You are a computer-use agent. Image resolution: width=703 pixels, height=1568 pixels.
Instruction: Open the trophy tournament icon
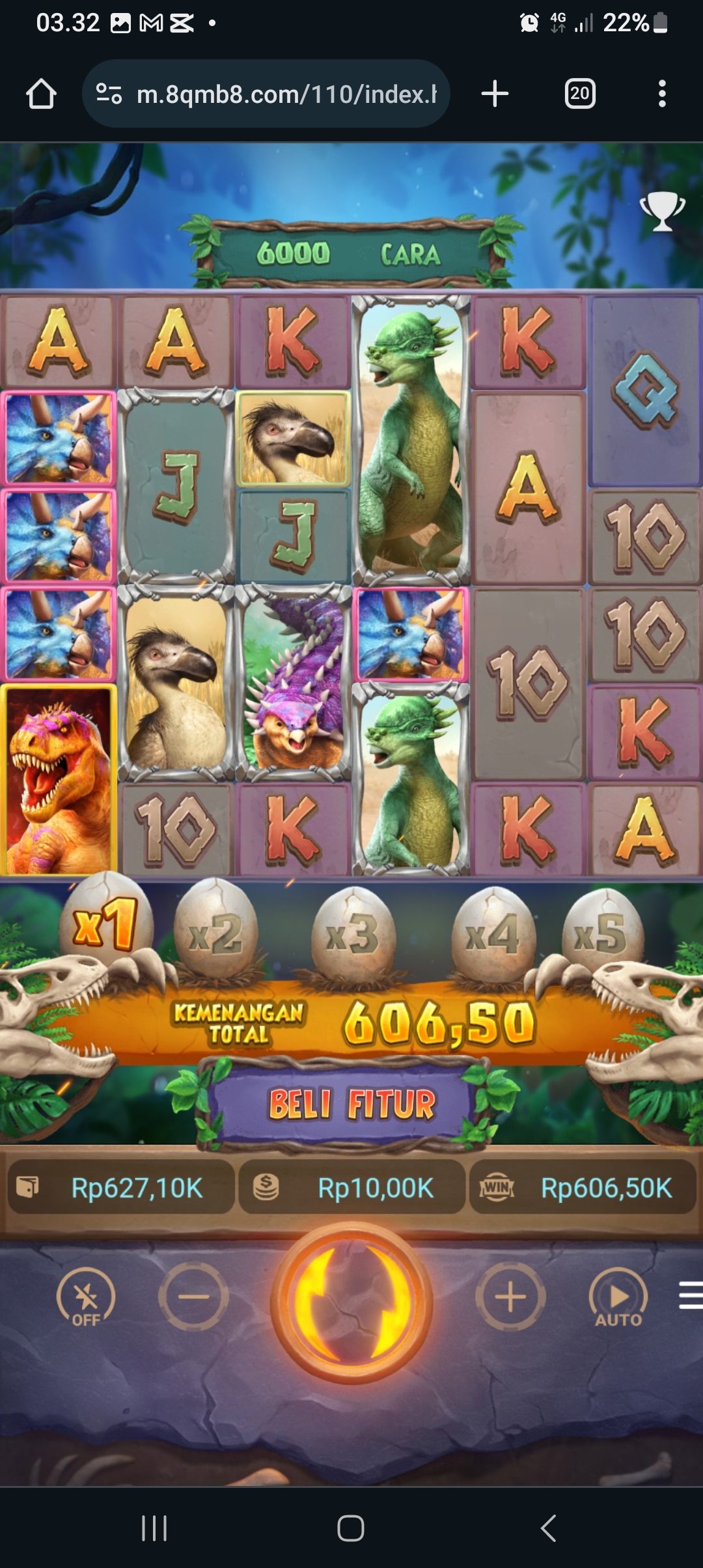pos(663,211)
